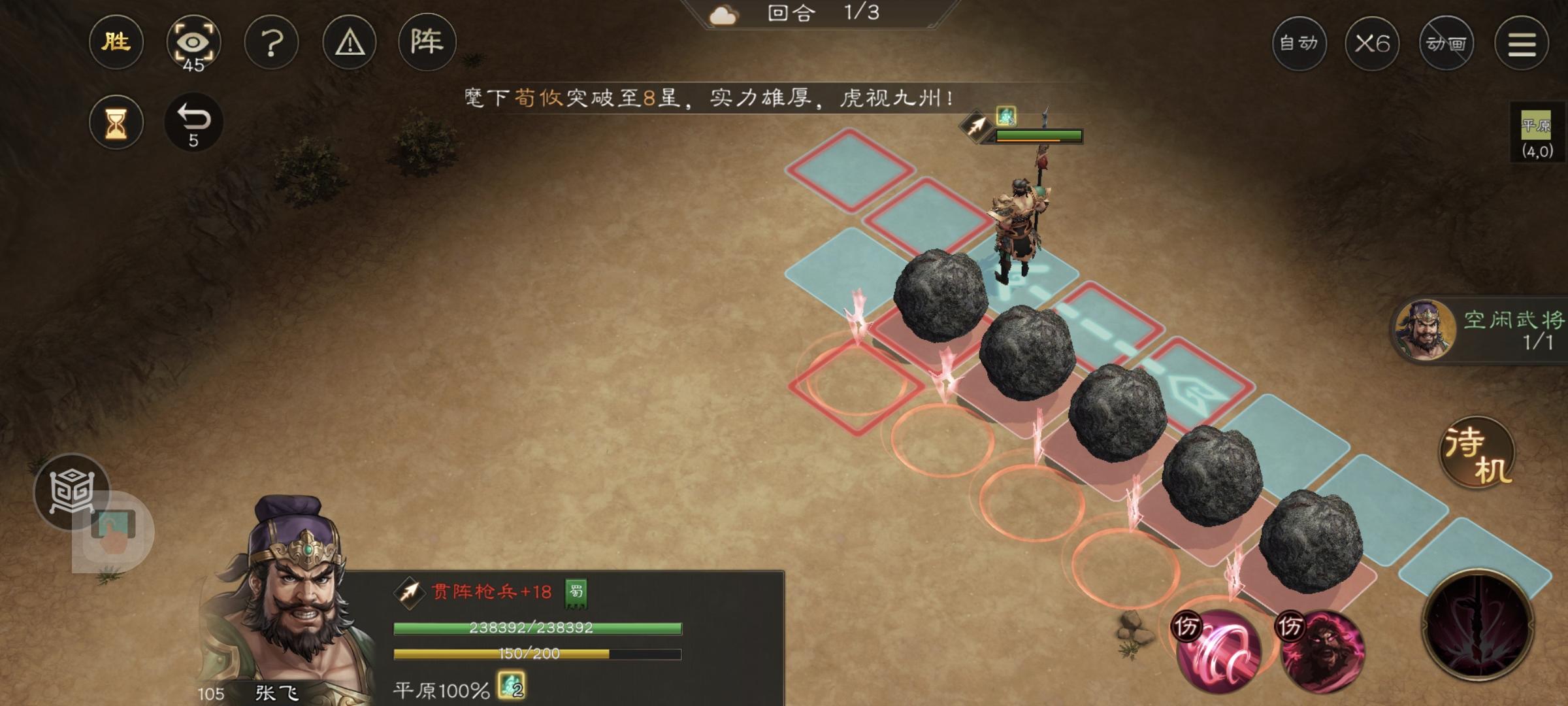Image resolution: width=1568 pixels, height=706 pixels.
Task: Click the 胜 victory conditions icon
Action: click(x=116, y=42)
